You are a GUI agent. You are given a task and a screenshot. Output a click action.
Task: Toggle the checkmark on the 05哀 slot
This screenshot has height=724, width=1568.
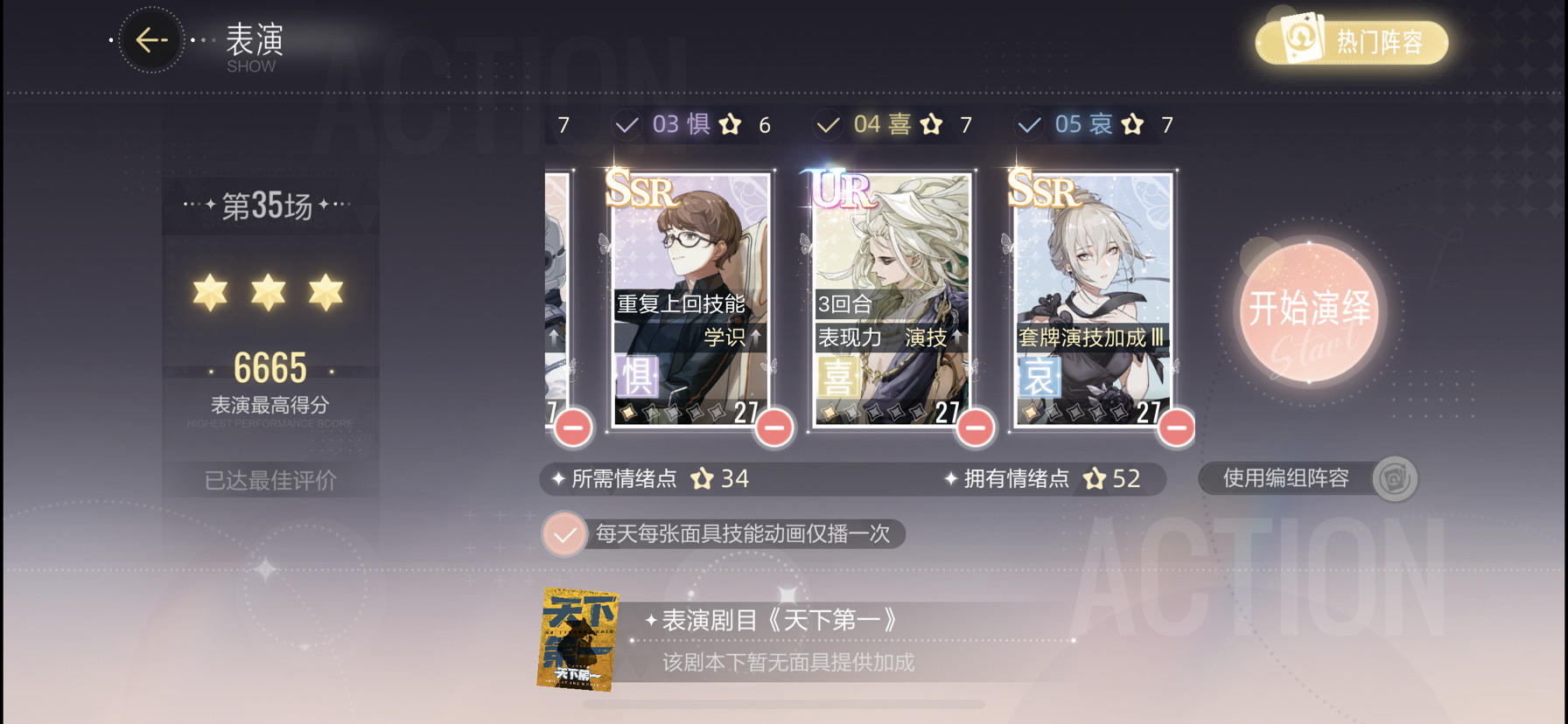coord(1028,124)
